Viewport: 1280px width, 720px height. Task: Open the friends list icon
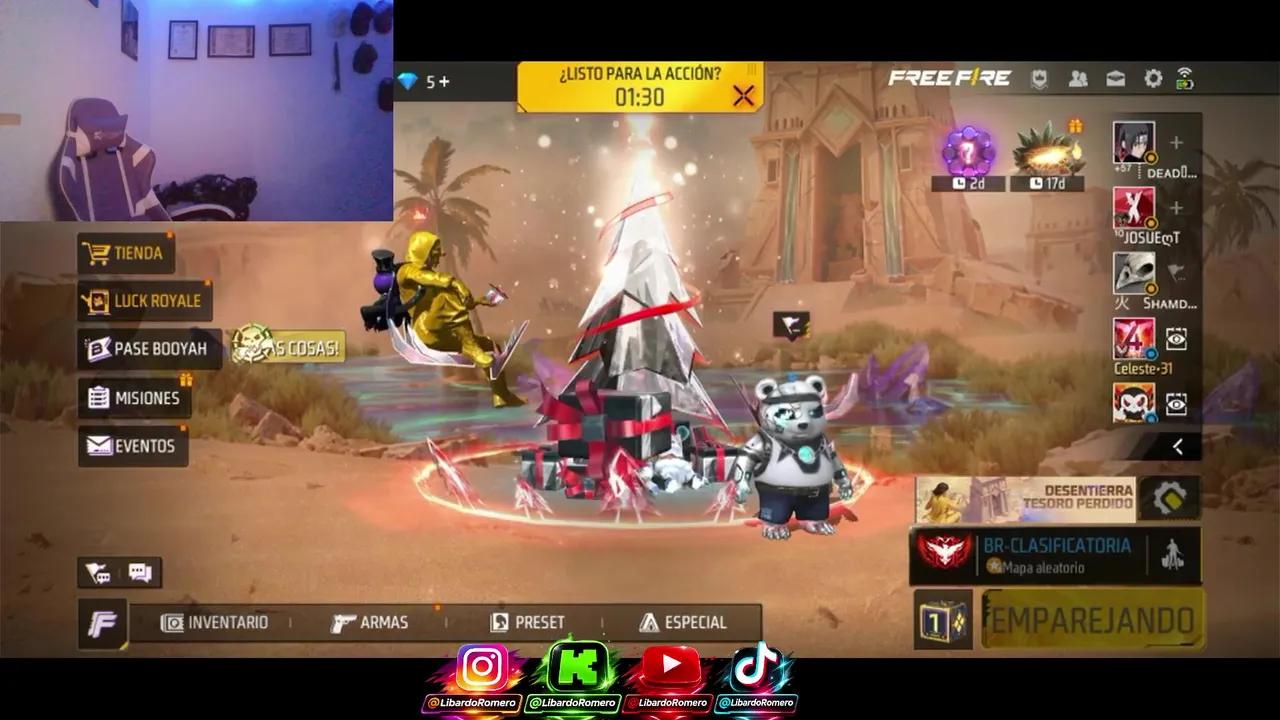tap(1076, 76)
